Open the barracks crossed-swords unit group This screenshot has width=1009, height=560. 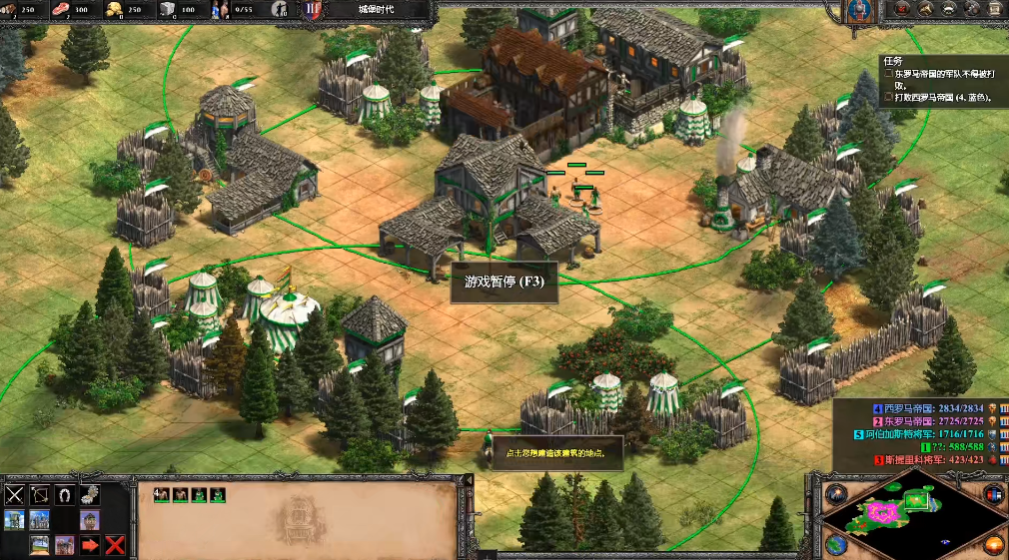click(14, 494)
